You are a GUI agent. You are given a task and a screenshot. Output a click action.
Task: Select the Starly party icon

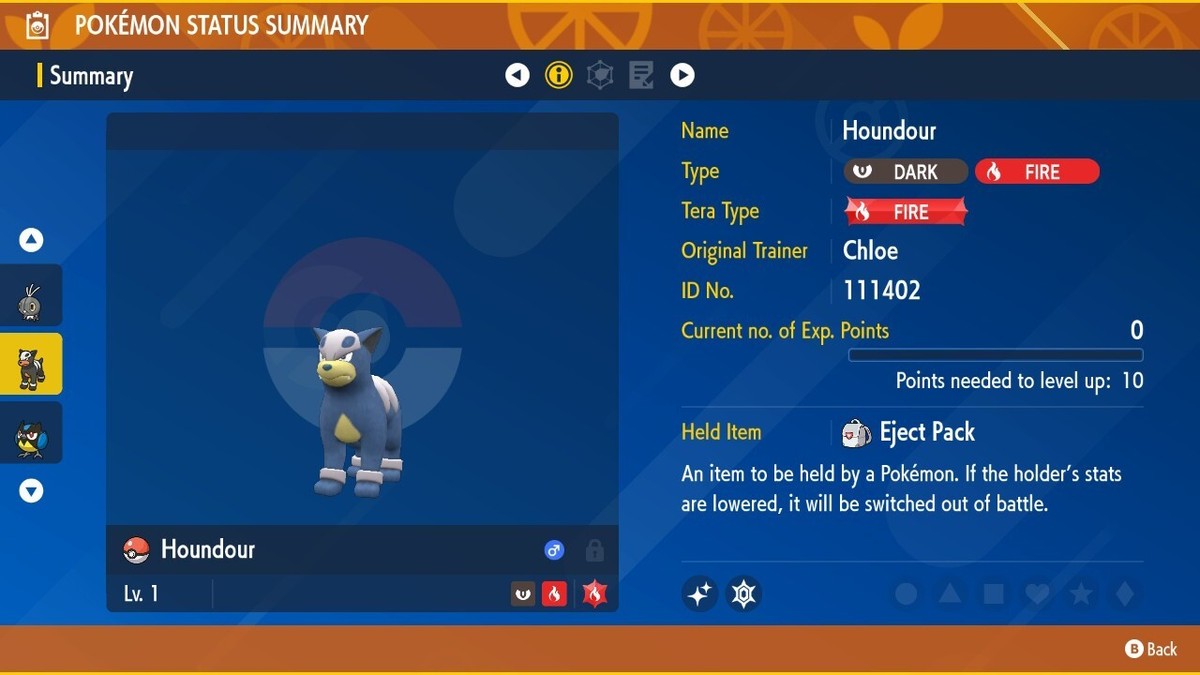[30, 296]
